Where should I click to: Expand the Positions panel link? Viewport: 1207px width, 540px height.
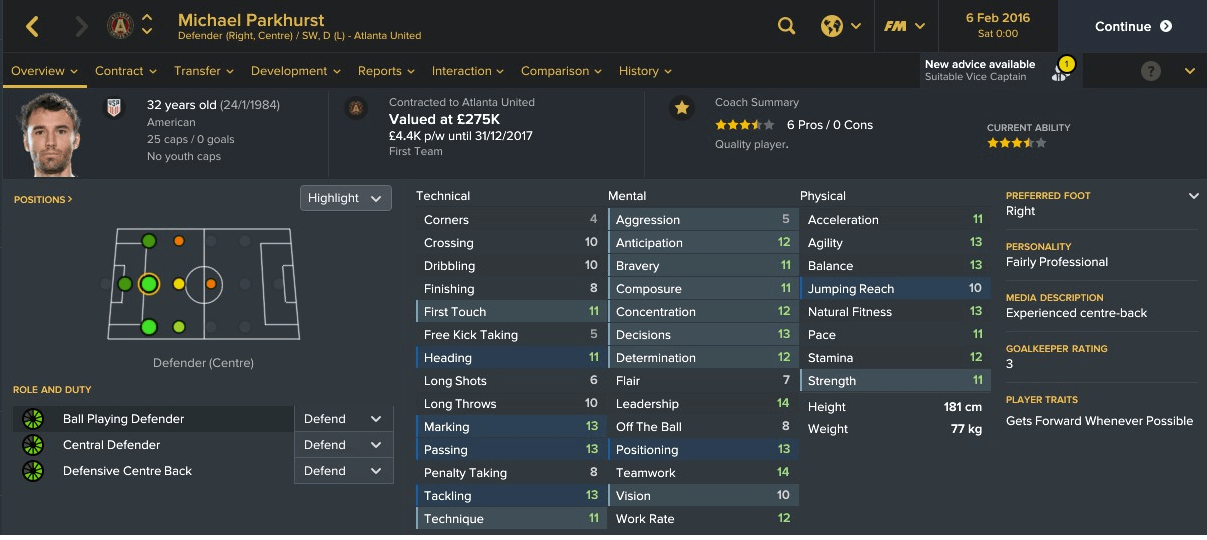pos(43,200)
